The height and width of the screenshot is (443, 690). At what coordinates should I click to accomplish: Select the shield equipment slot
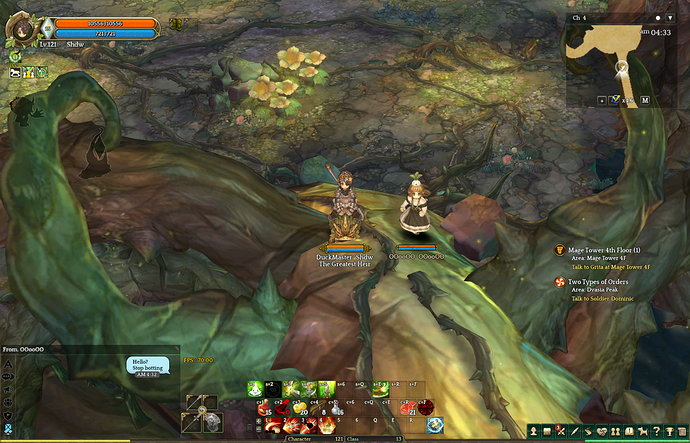[213, 424]
